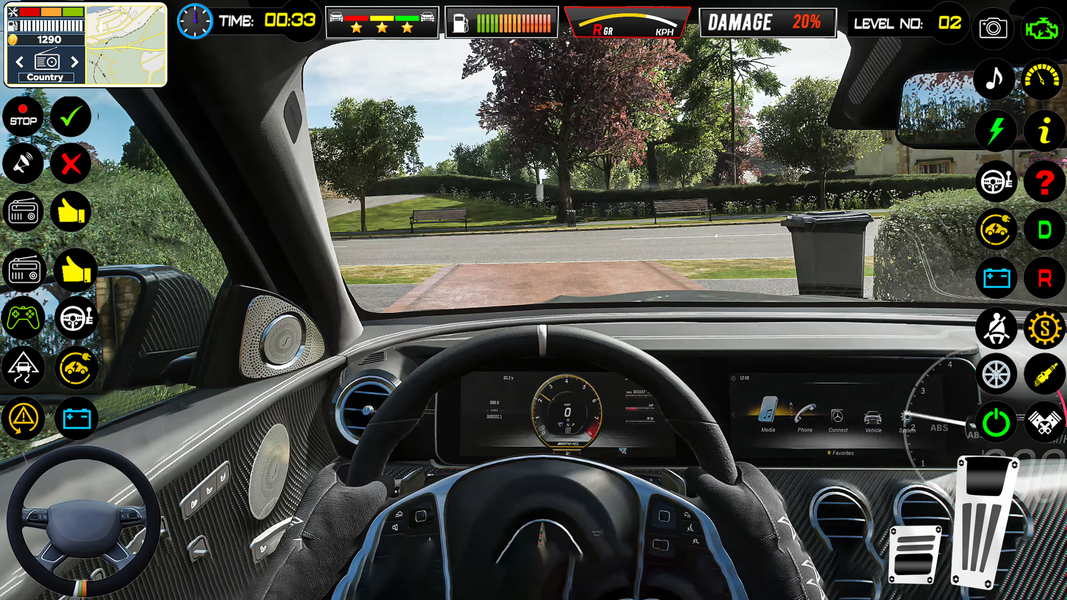
Task: Sound the megaphone horn icon
Action: pos(22,164)
